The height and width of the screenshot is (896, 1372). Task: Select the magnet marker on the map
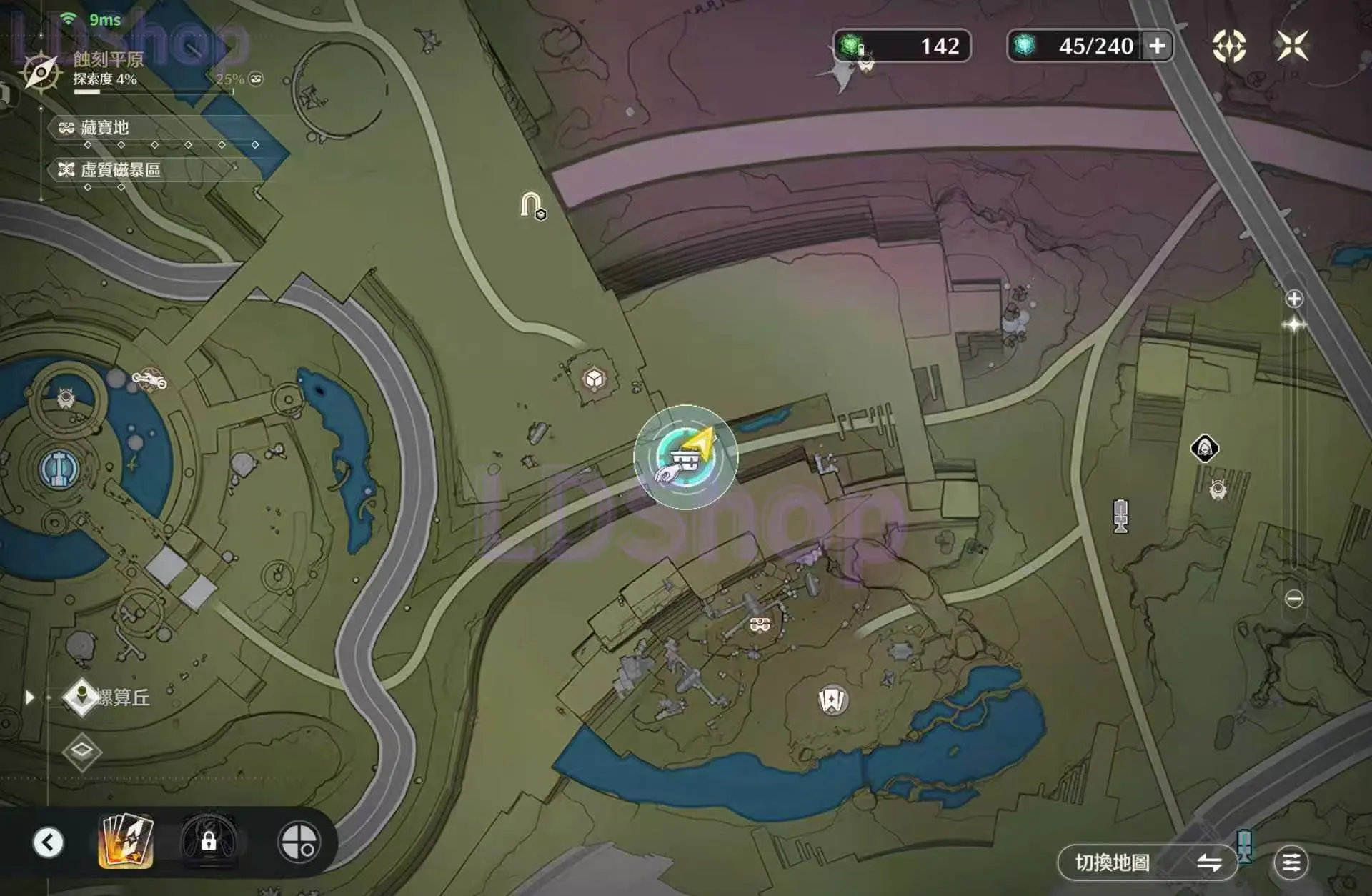tap(531, 206)
